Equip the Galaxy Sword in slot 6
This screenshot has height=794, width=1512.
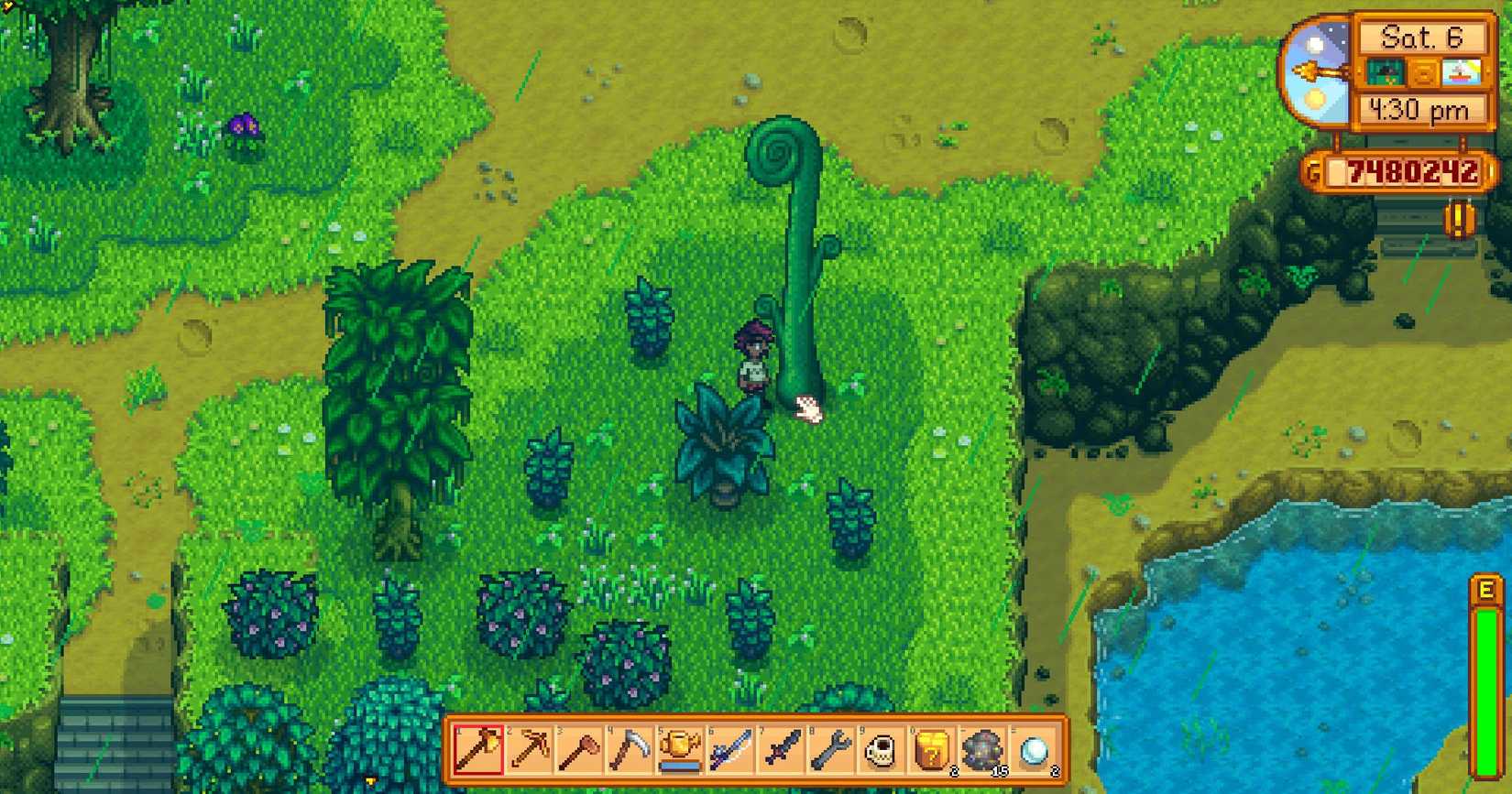coord(731,753)
